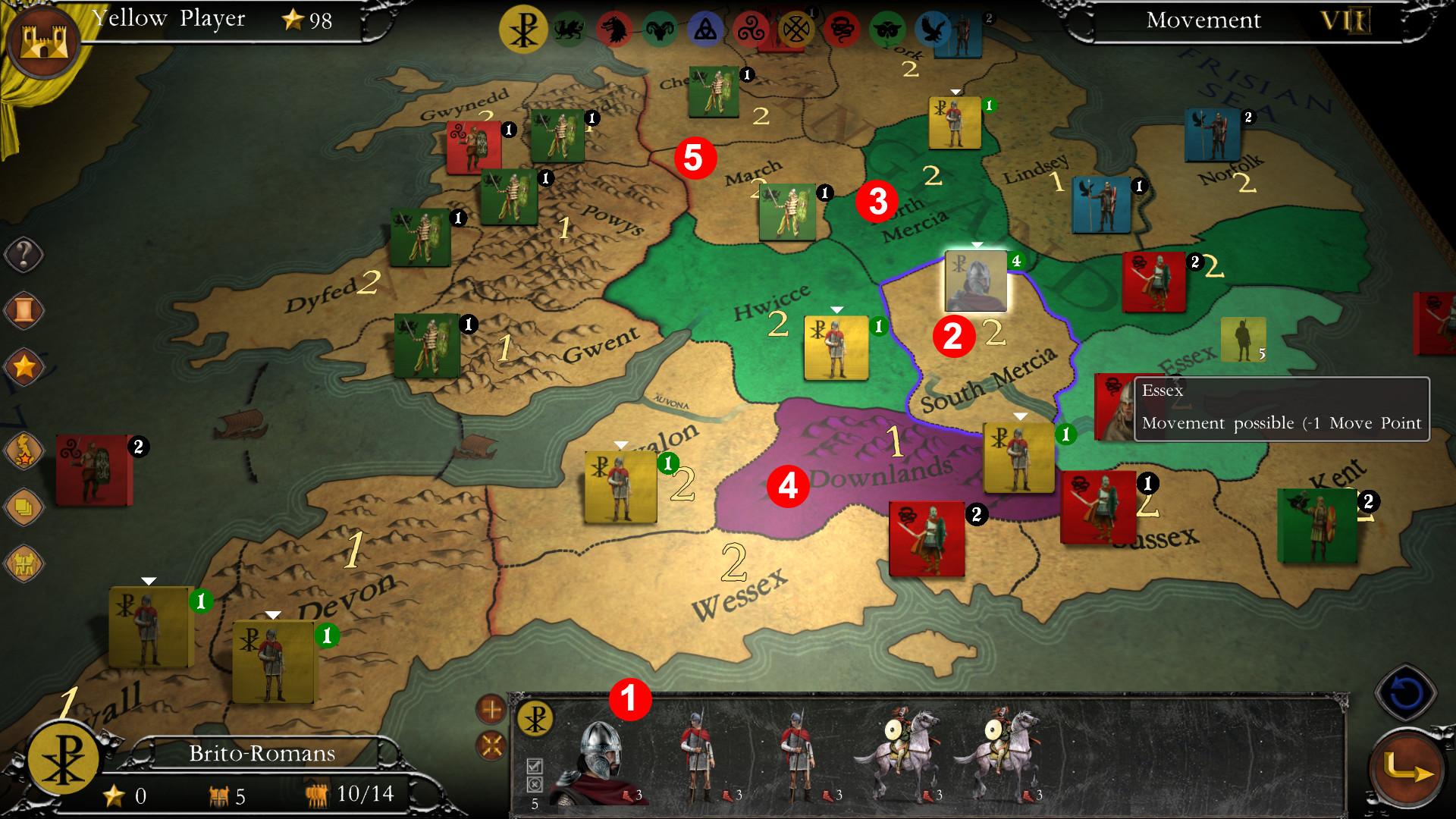The width and height of the screenshot is (1456, 819).
Task: Click the Brito-Romans nameplate
Action: 263,753
